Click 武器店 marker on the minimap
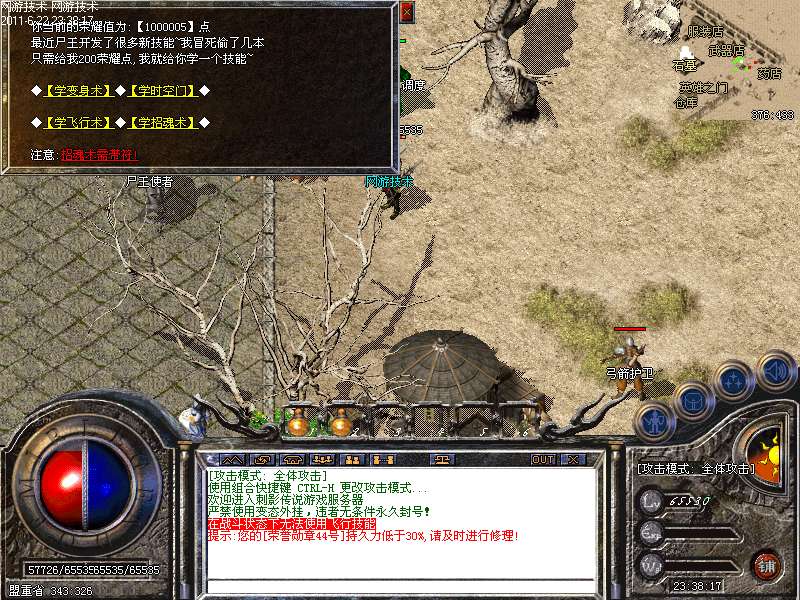This screenshot has height=600, width=800. (x=726, y=50)
